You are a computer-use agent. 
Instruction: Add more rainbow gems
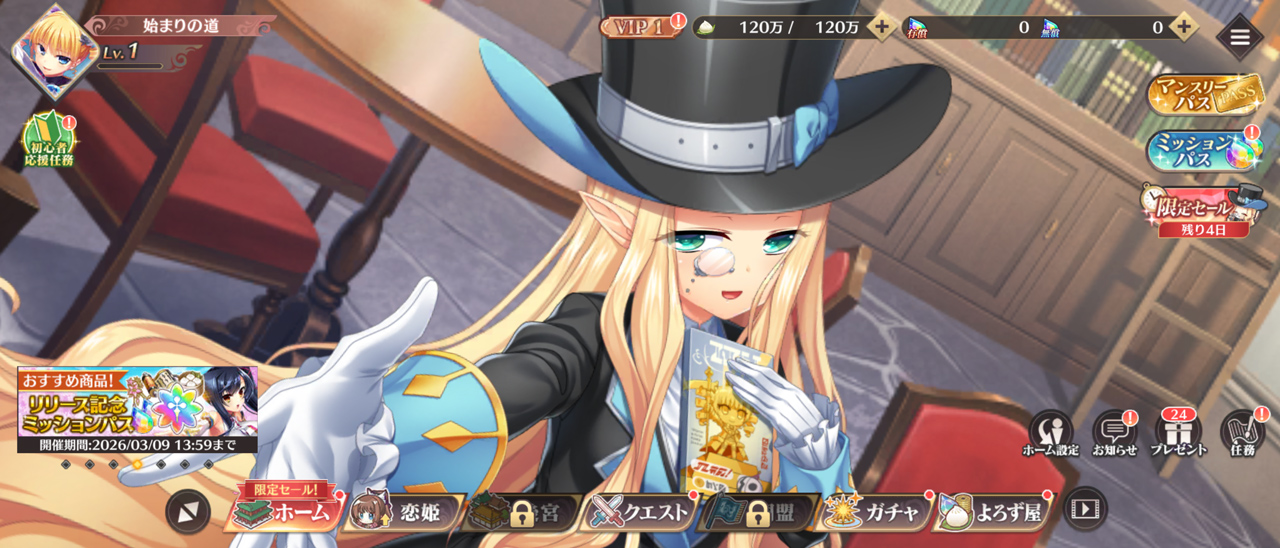(1183, 27)
